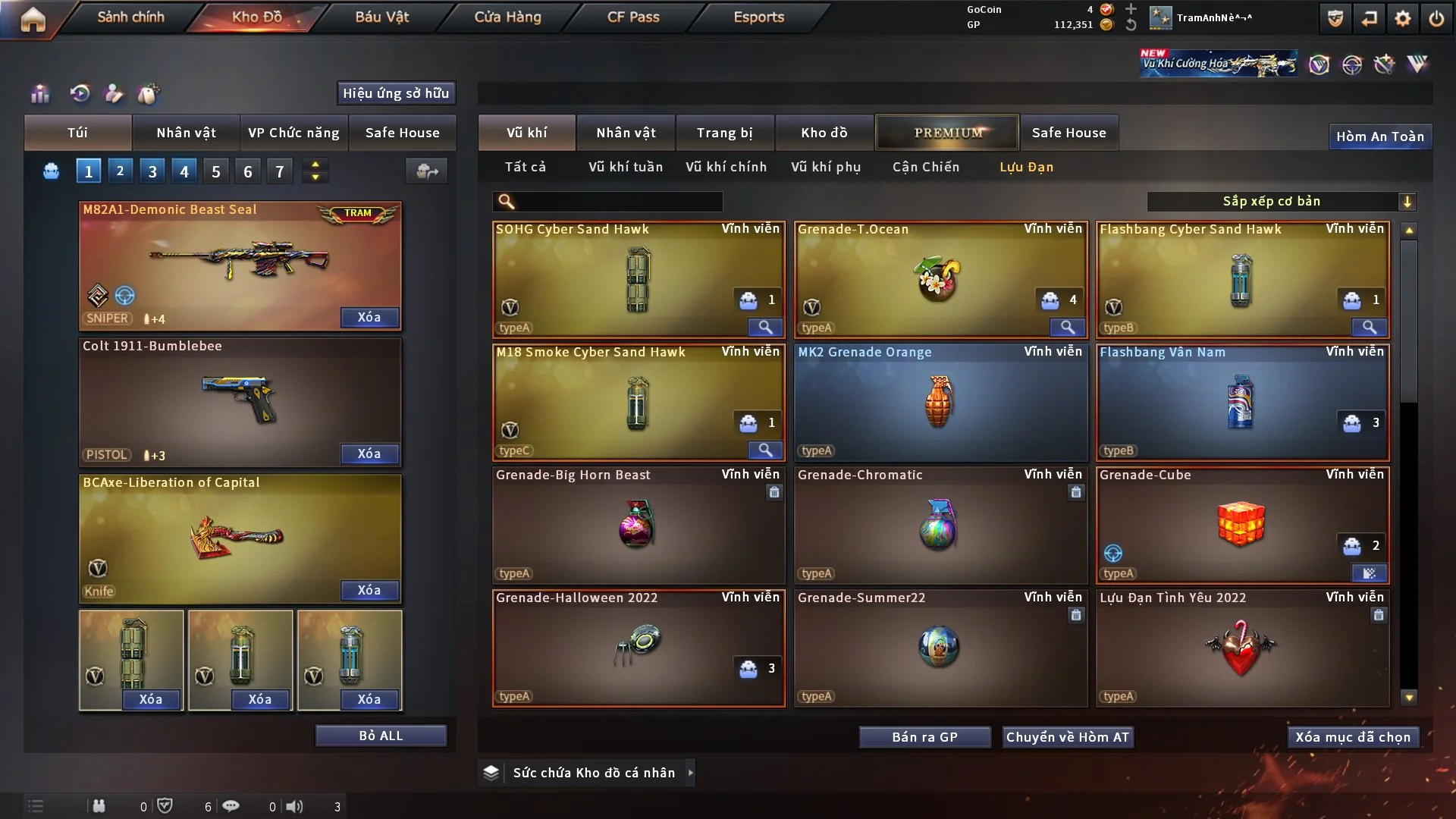The height and width of the screenshot is (819, 1456).
Task: Remove all equipped items with Bỏ ALL
Action: (381, 736)
